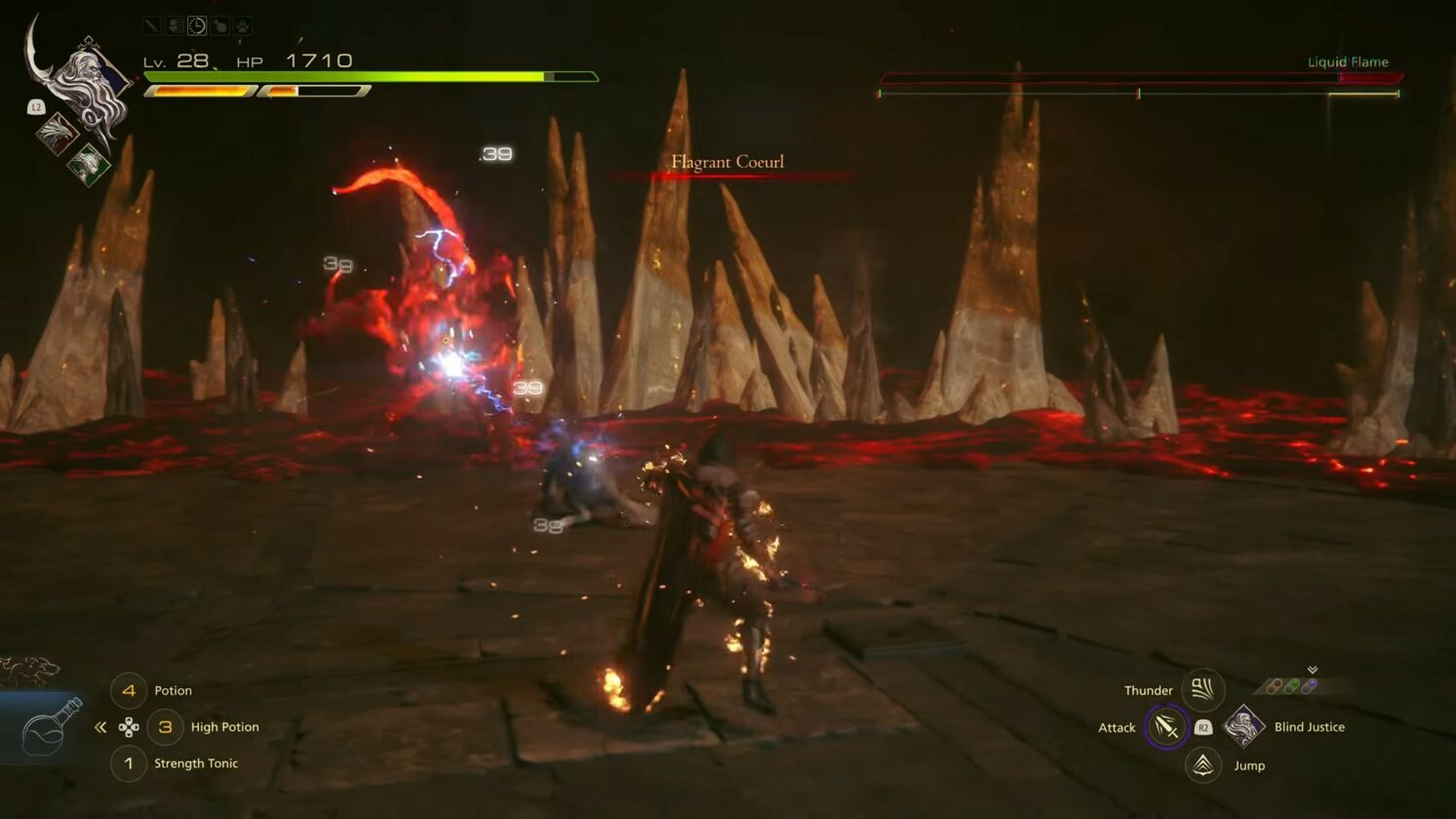Select the Liquid Flame boss label
The image size is (1456, 819).
[1349, 61]
